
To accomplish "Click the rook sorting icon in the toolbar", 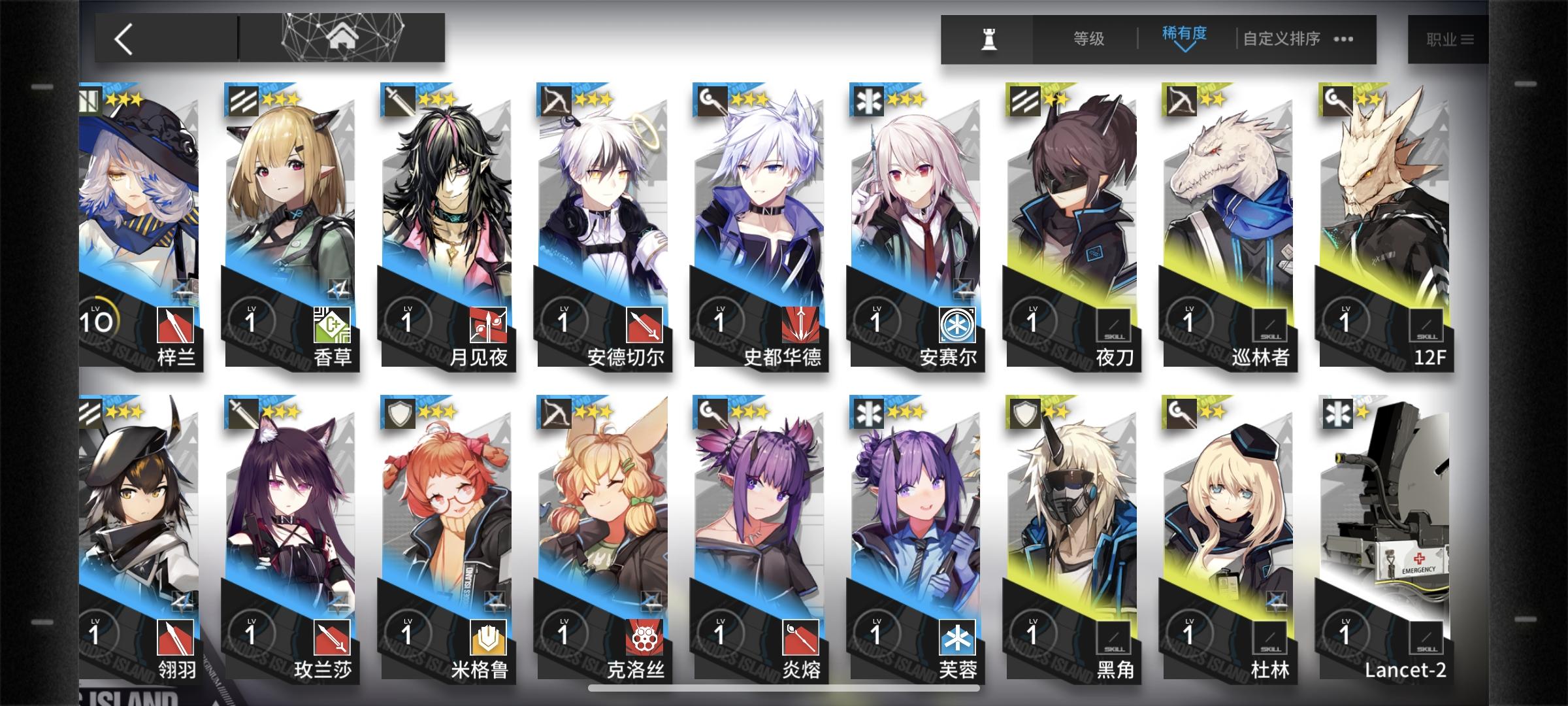I will 988,38.
